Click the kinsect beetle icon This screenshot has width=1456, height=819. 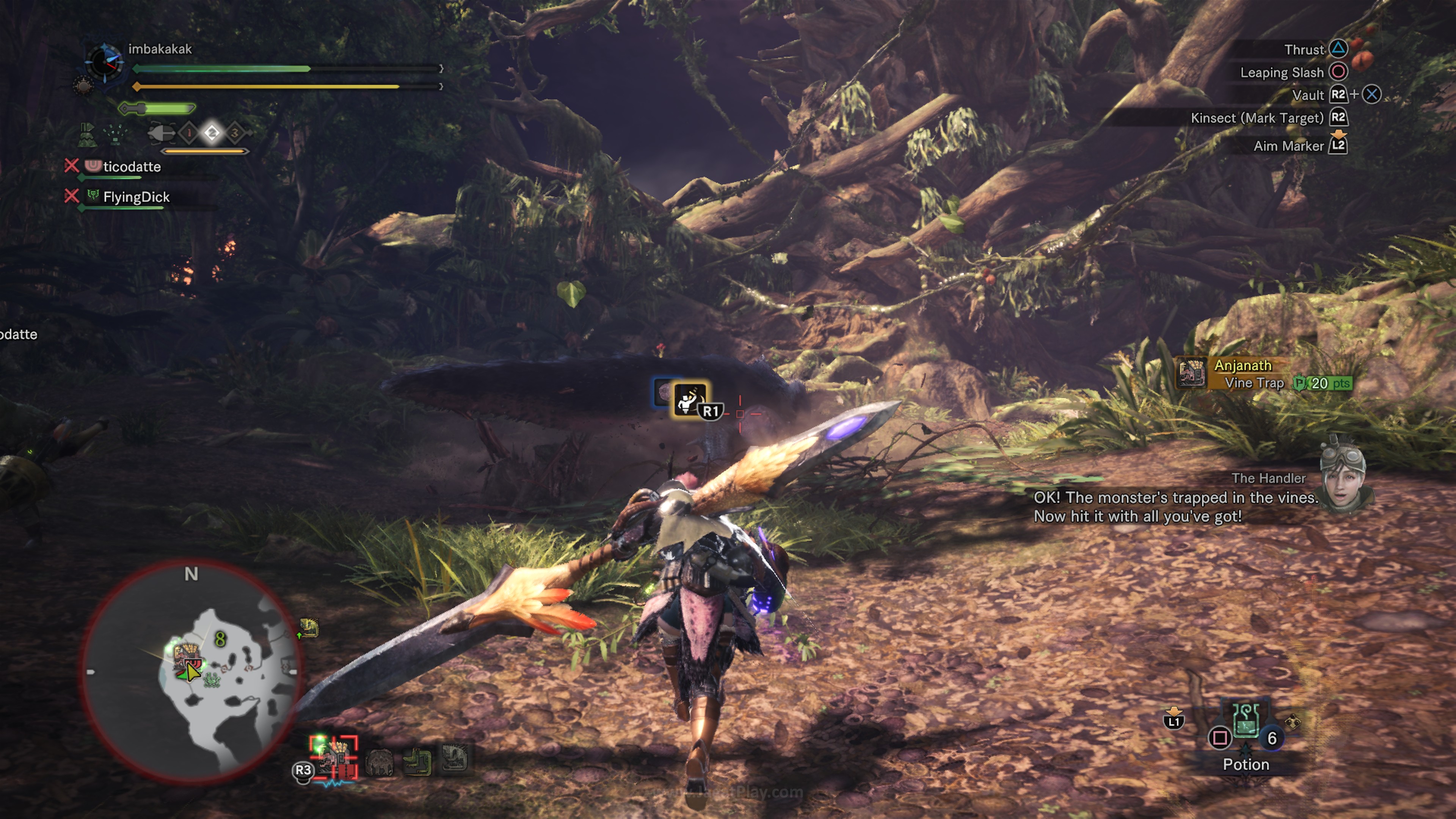pyautogui.click(x=161, y=133)
